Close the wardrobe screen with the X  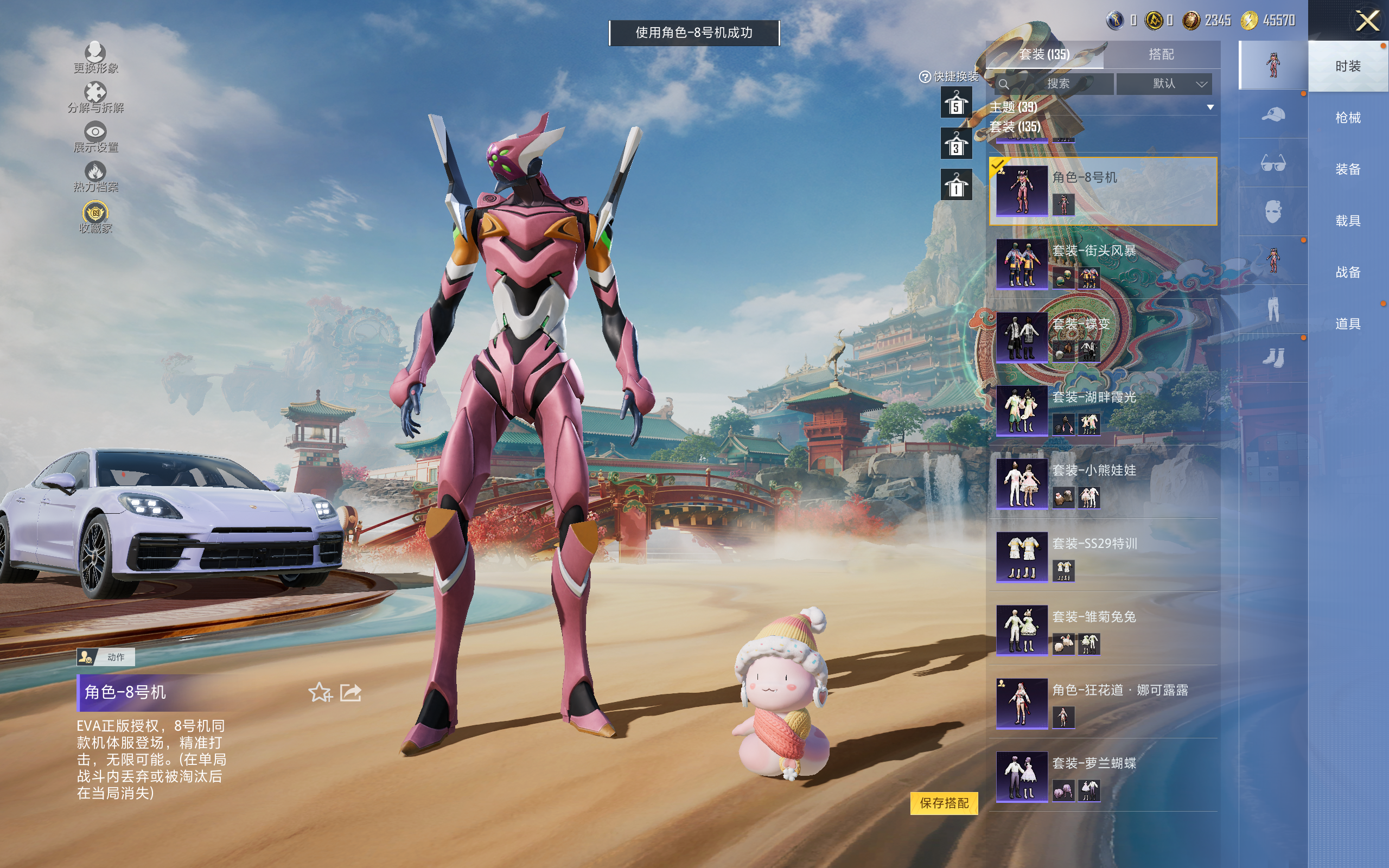coord(1367,22)
